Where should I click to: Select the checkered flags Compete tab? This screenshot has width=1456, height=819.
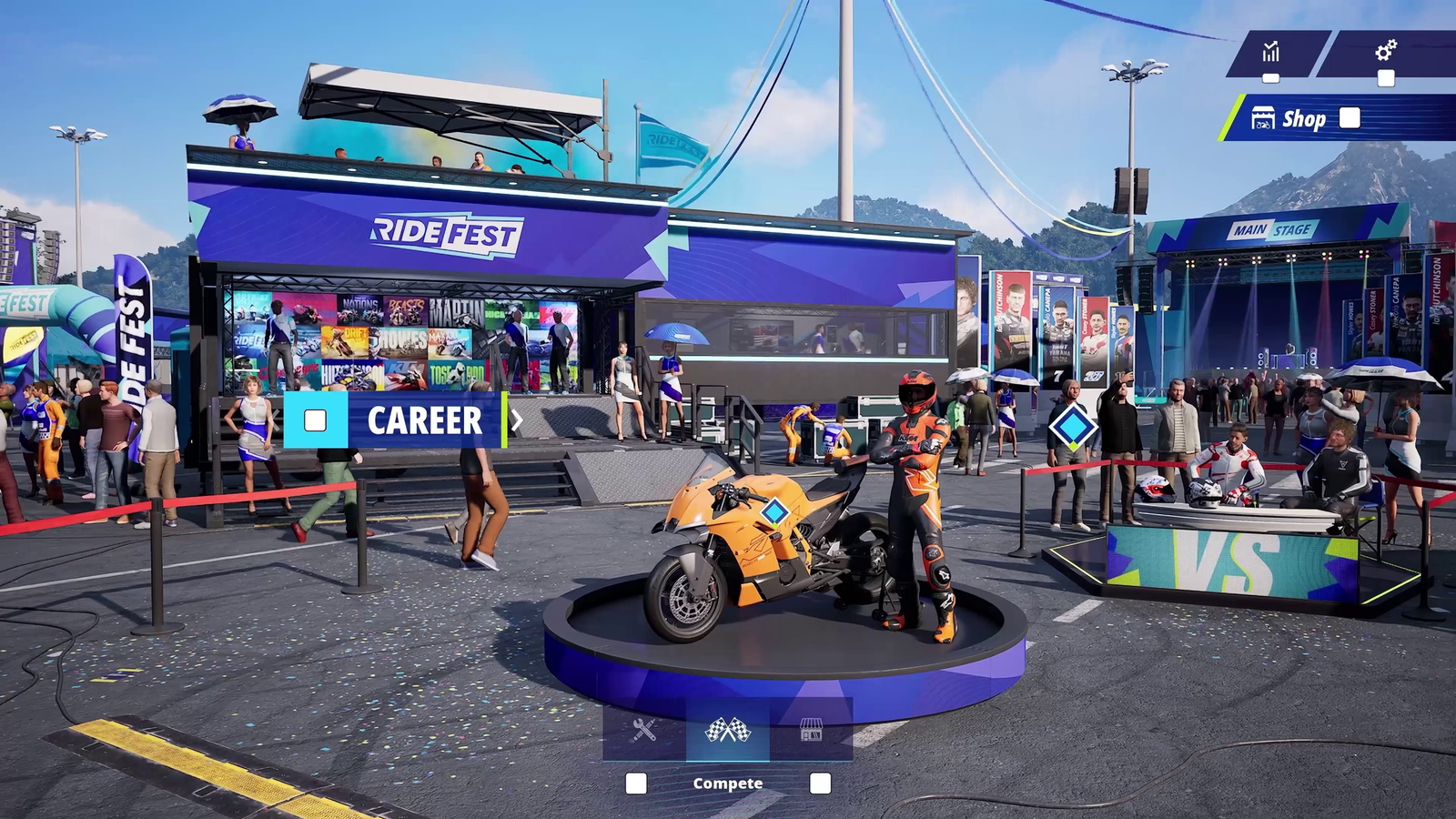[x=728, y=729]
